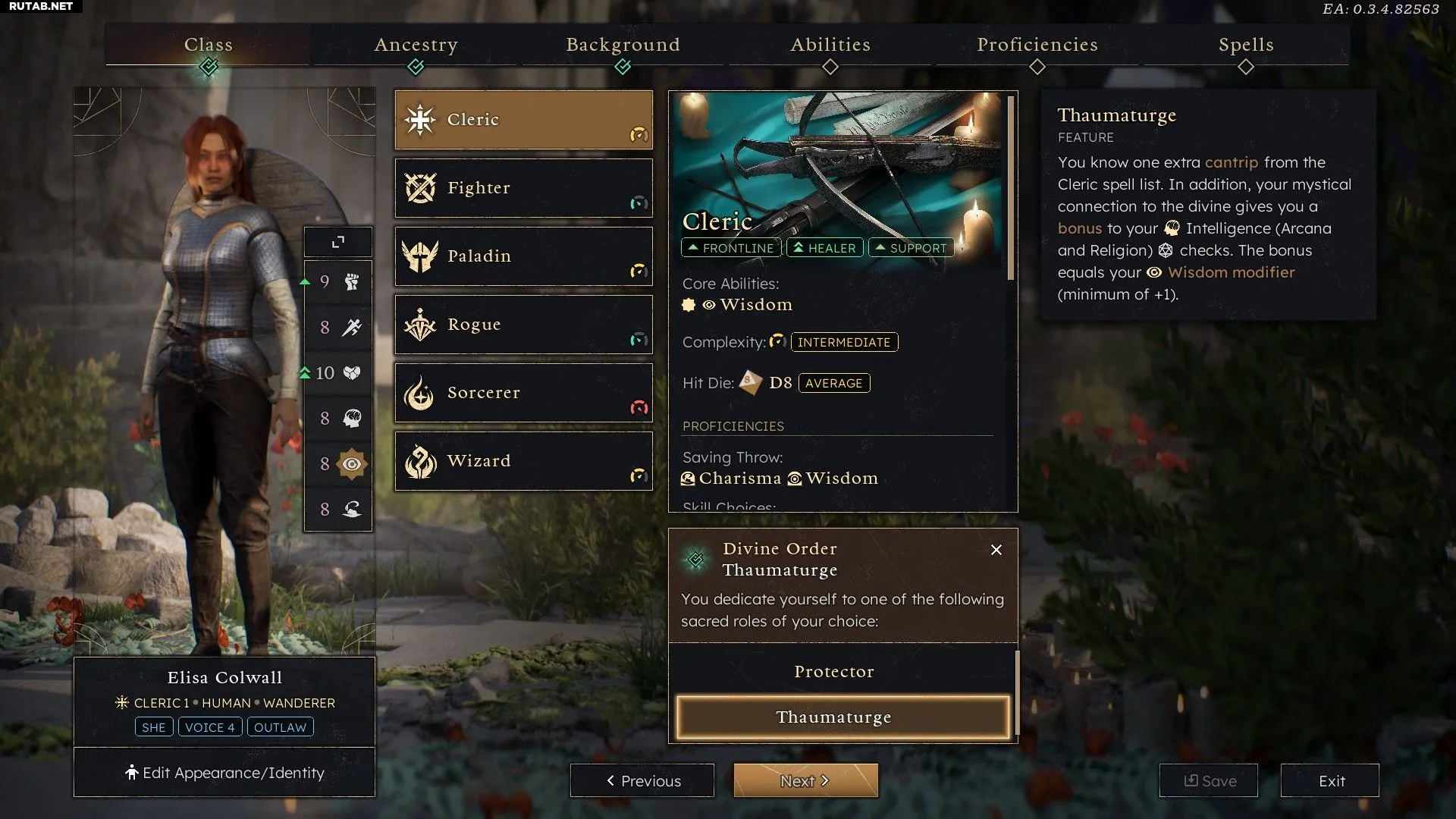1456x819 pixels.
Task: Choose the Protector divine order
Action: [834, 672]
